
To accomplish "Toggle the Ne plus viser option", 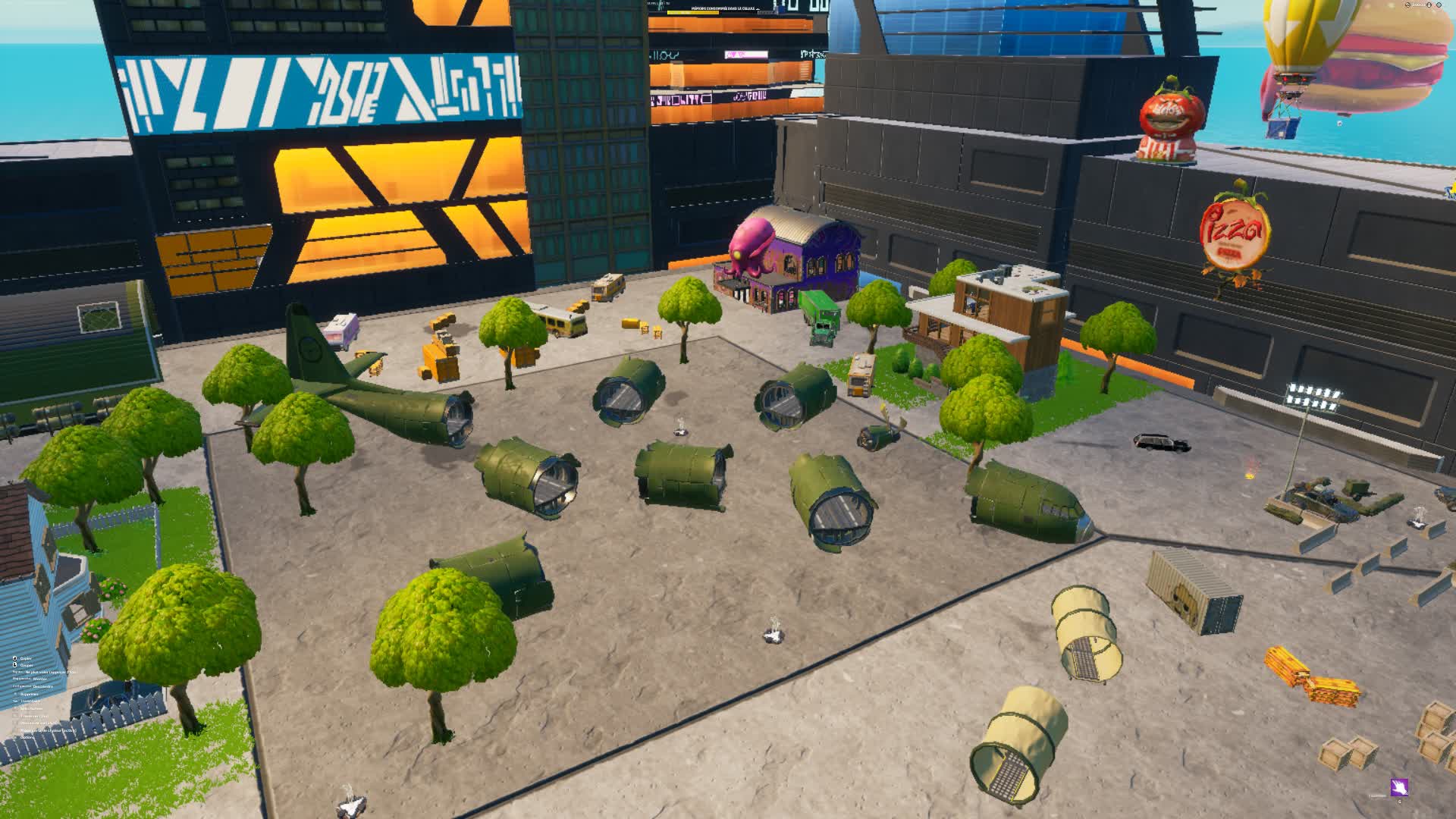I will (x=50, y=673).
